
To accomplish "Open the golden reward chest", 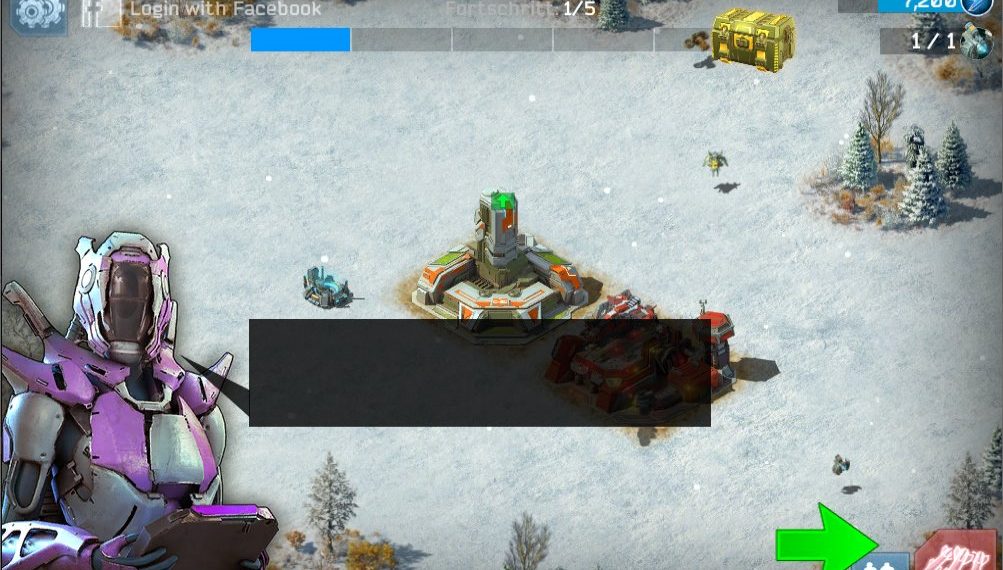I will pyautogui.click(x=752, y=39).
